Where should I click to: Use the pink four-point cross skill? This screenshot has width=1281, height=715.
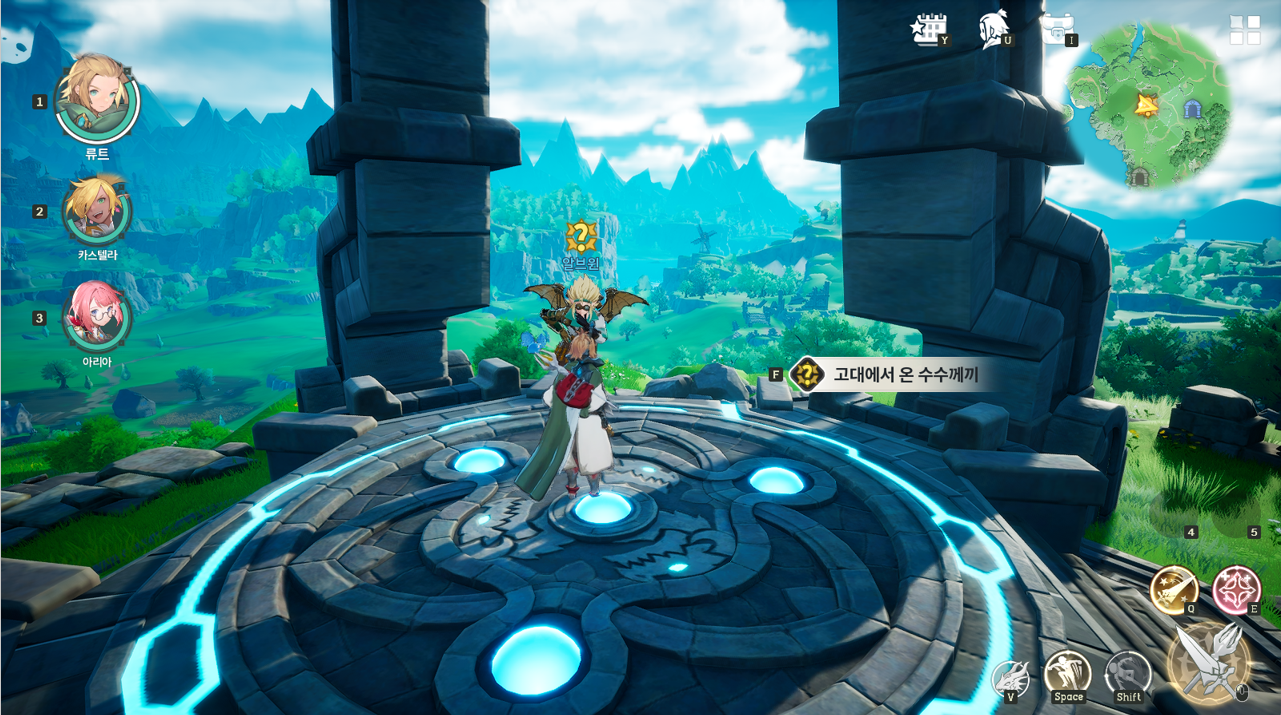click(x=1236, y=588)
